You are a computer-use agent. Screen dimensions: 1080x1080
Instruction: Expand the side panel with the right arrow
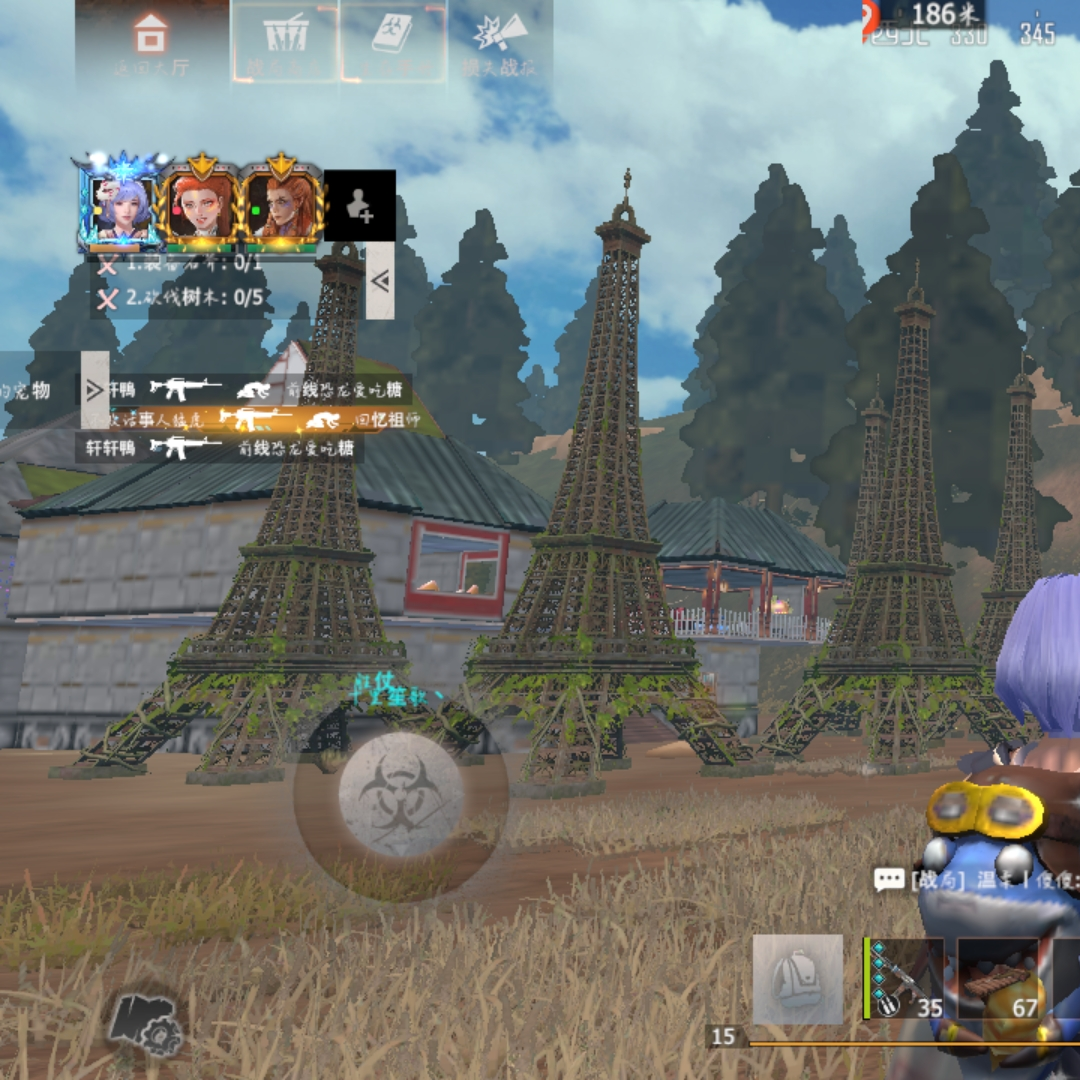(x=95, y=390)
